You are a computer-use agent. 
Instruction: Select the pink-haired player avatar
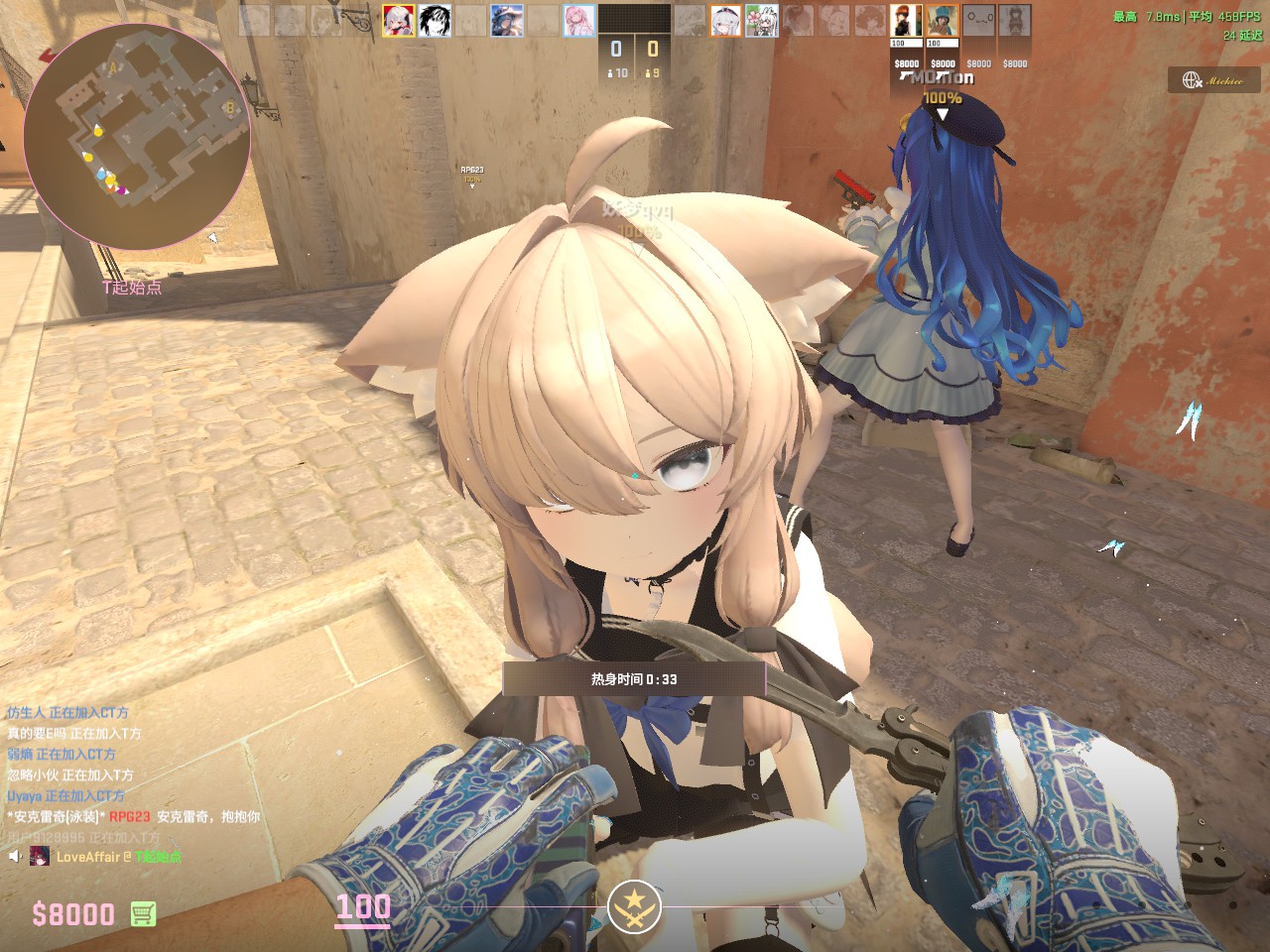(x=579, y=21)
